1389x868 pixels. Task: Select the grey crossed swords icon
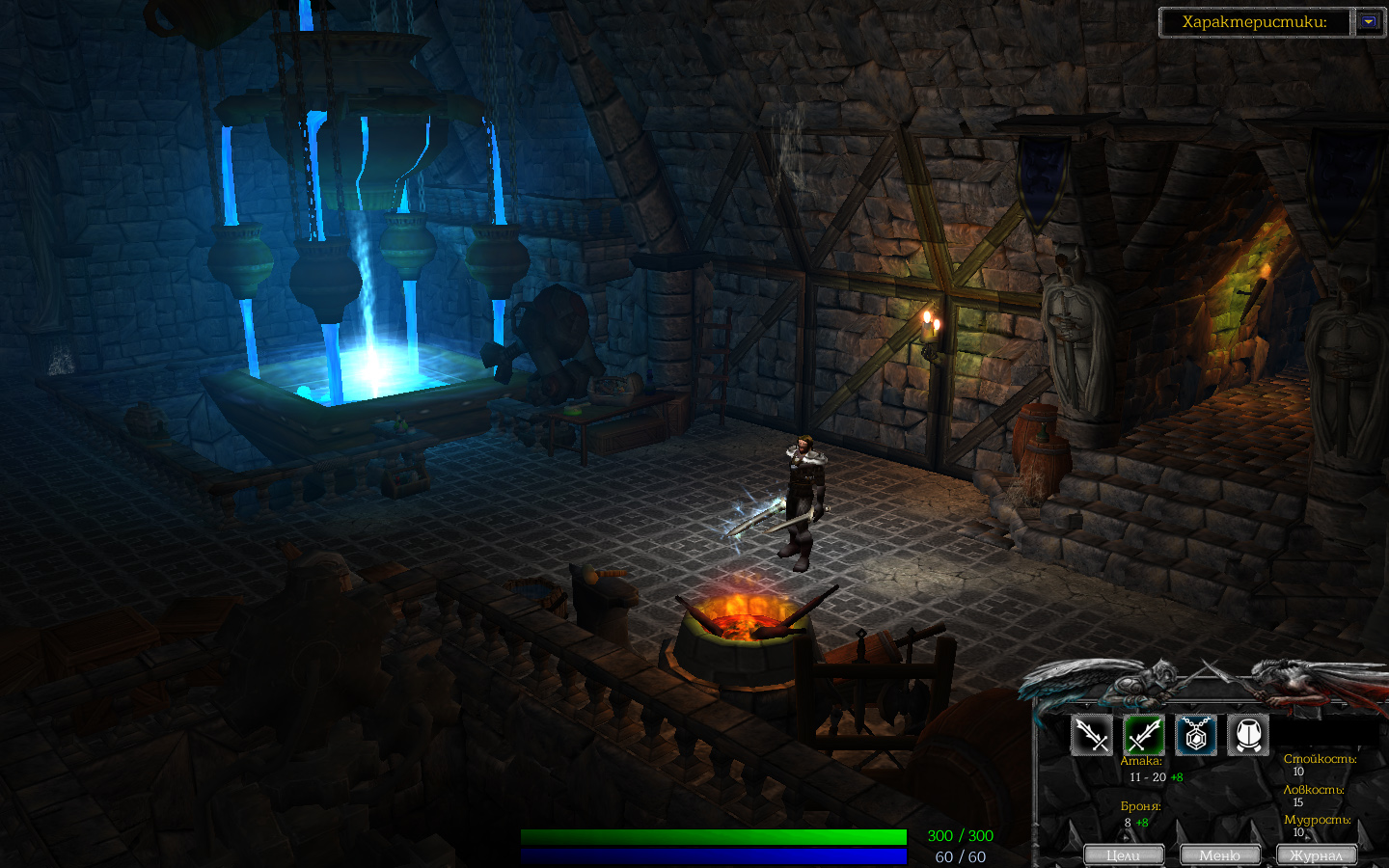(1092, 736)
